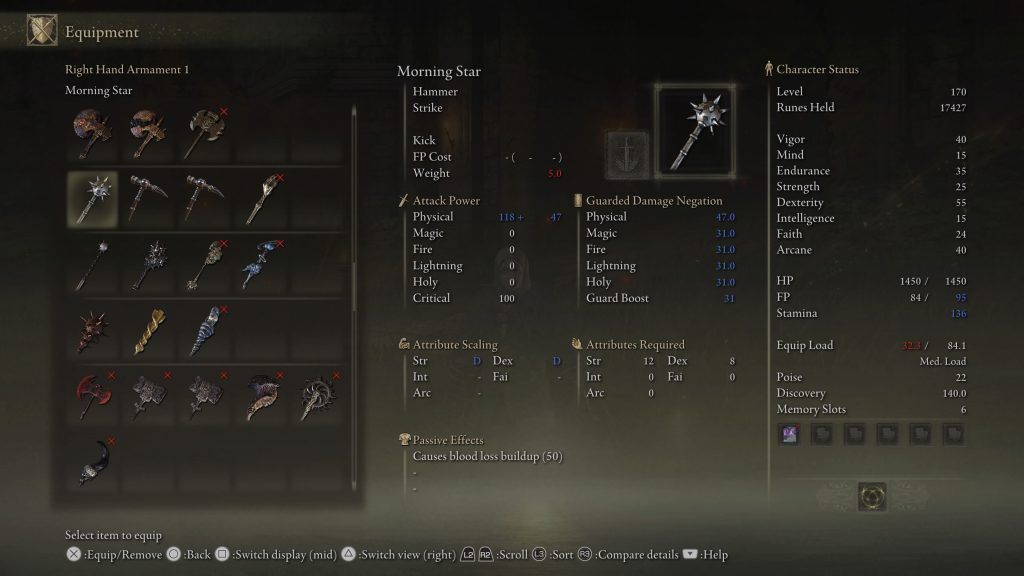Select the purple spell in Memory Slots
This screenshot has width=1024, height=576.
click(x=789, y=434)
